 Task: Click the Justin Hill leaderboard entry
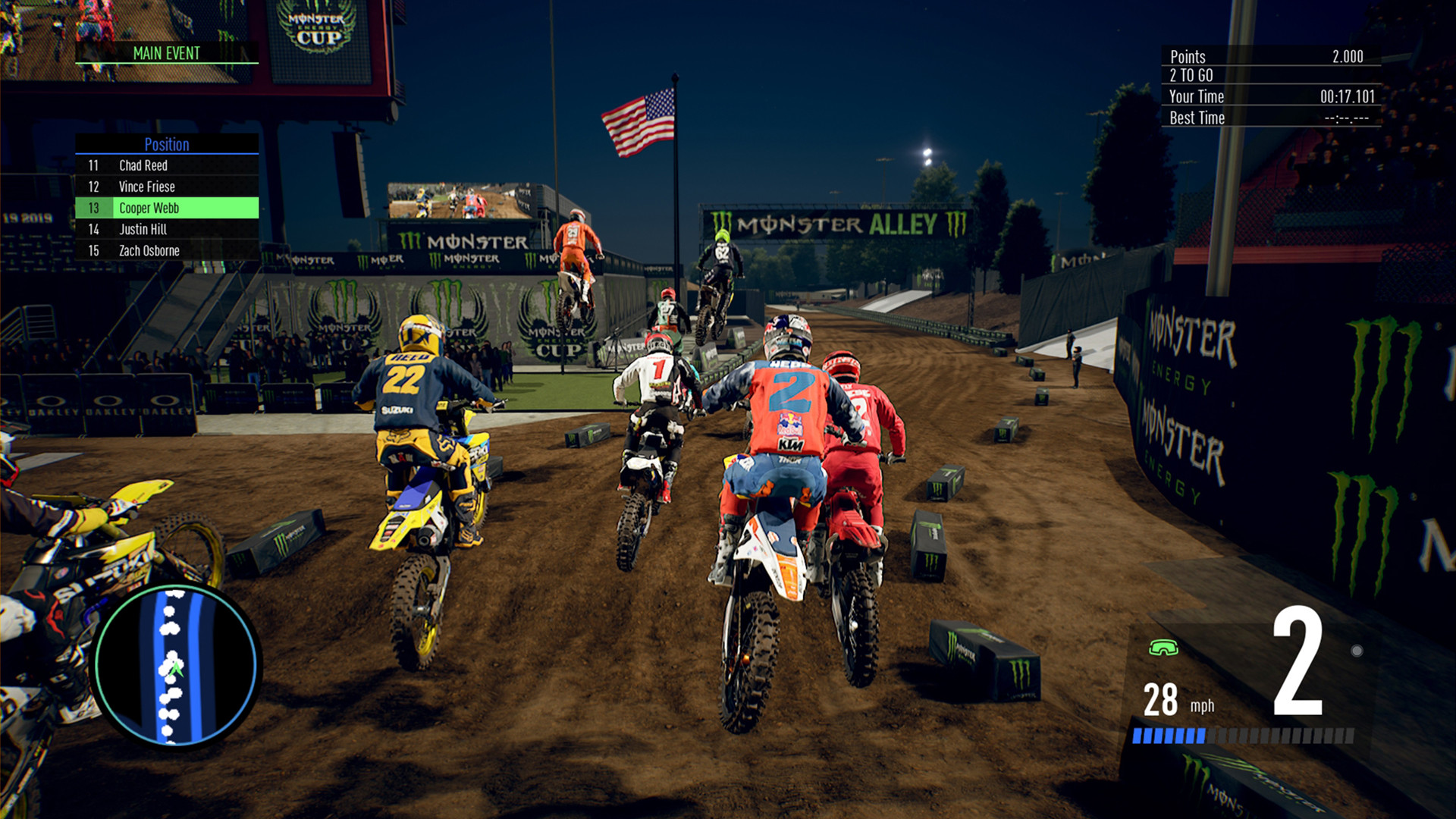pos(142,229)
